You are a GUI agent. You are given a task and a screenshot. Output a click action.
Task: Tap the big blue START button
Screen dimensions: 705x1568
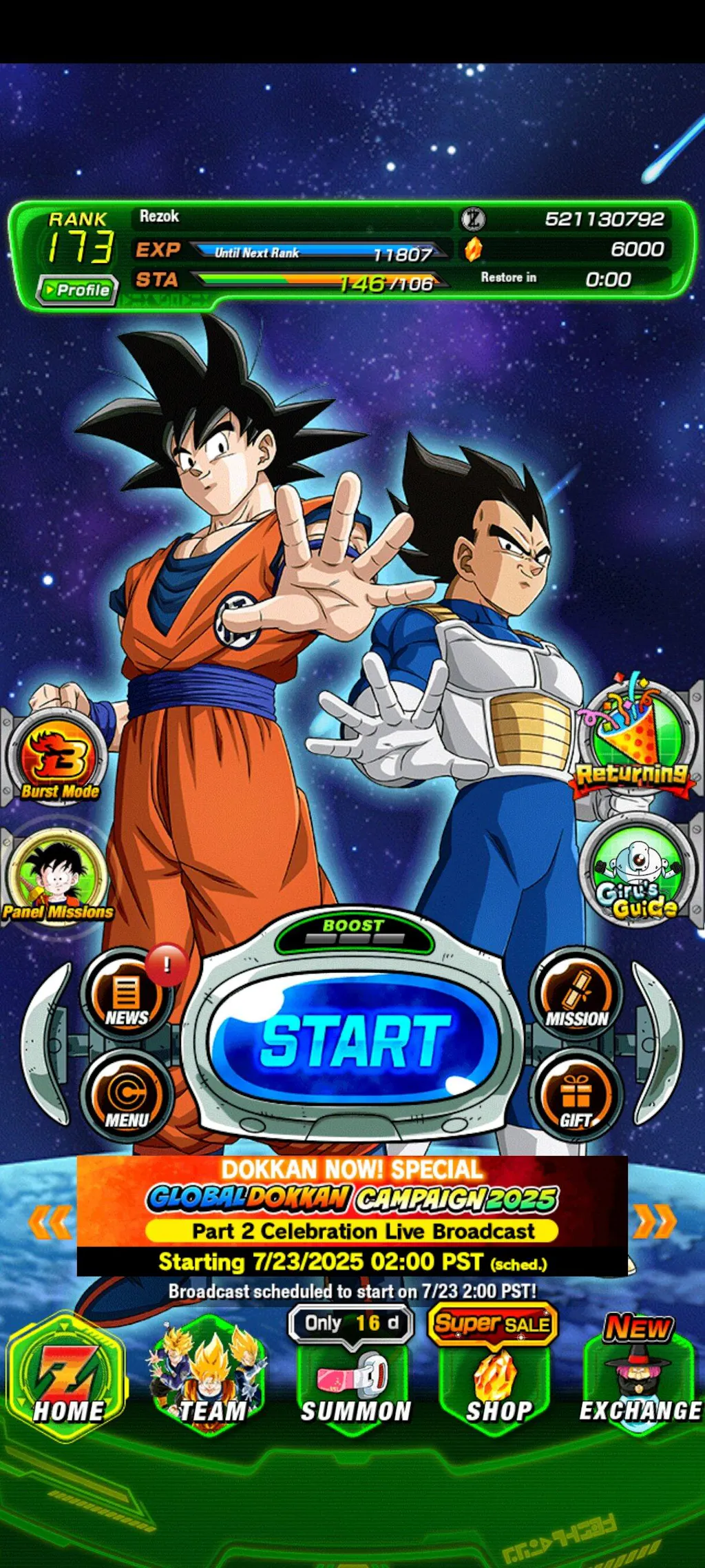tap(355, 1041)
